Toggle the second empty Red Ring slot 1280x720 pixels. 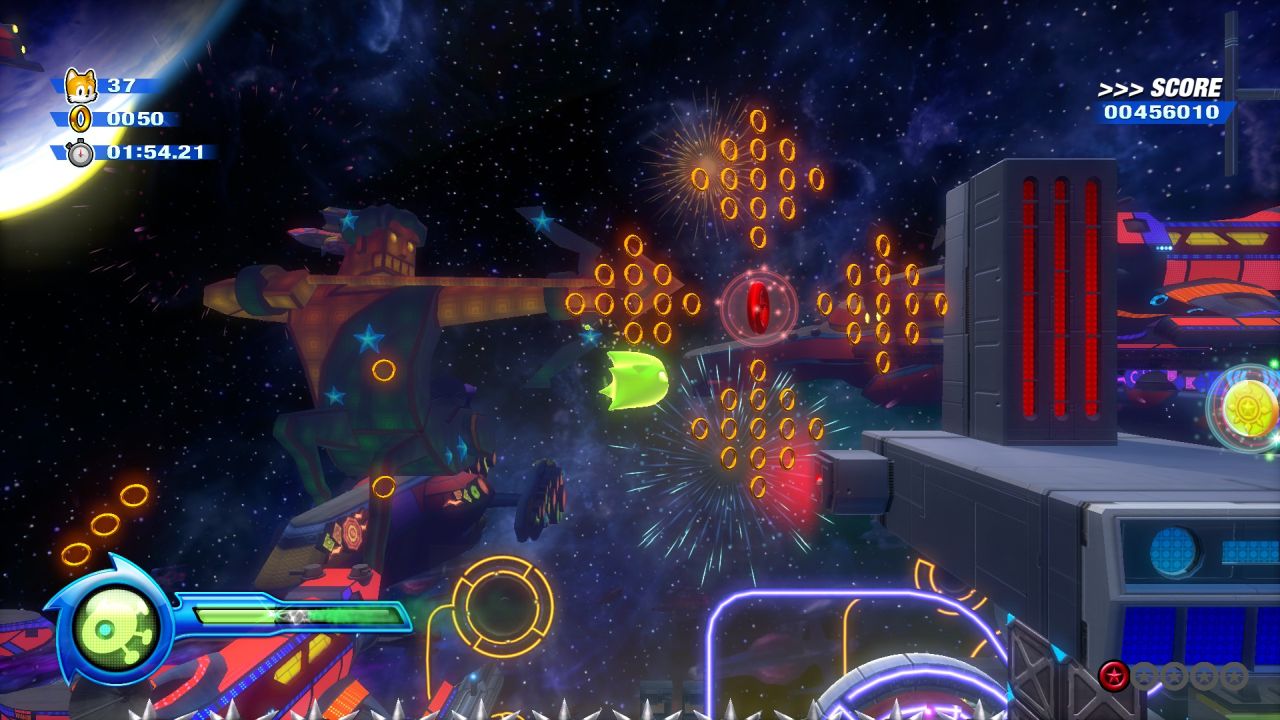point(1174,674)
